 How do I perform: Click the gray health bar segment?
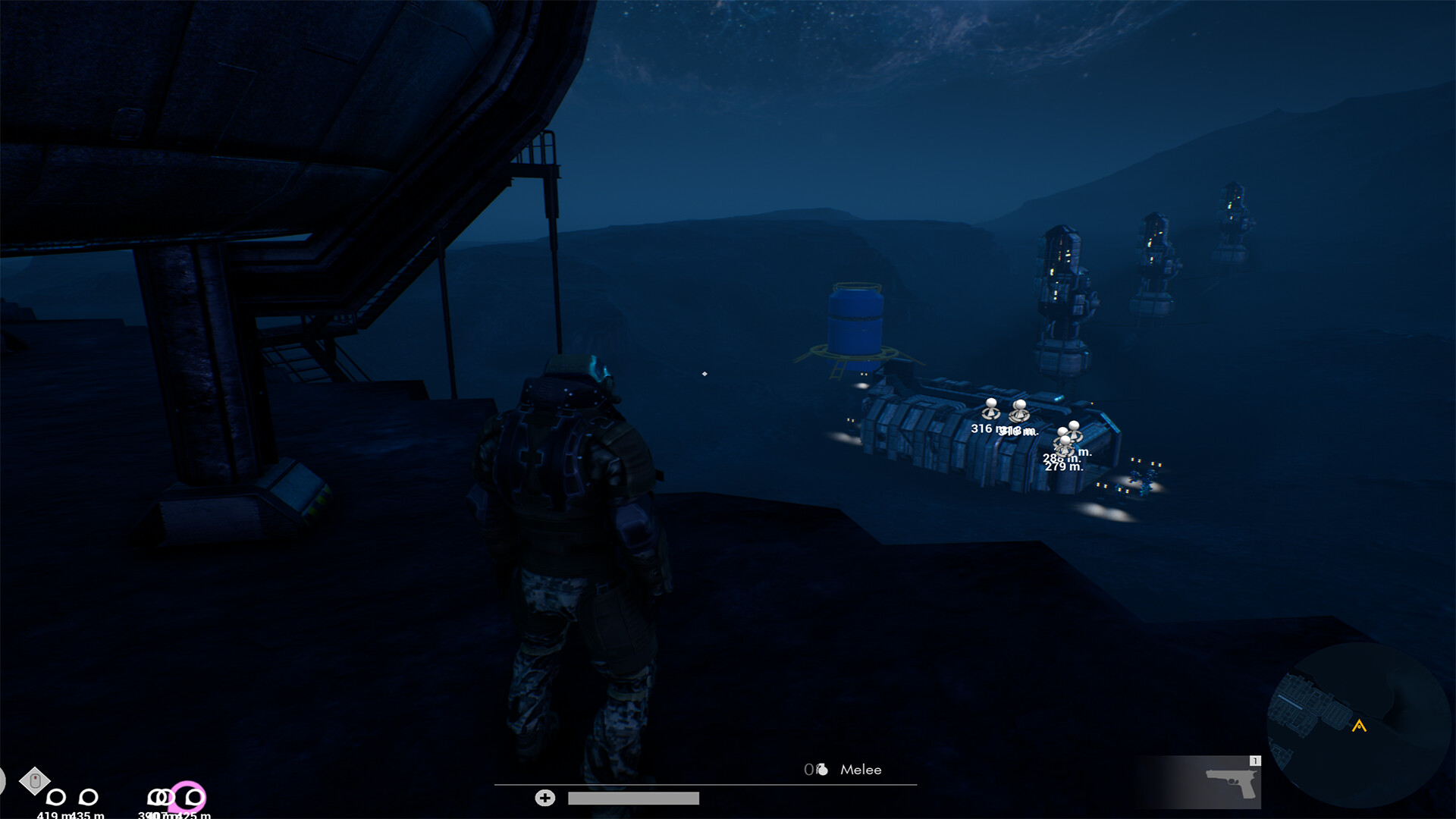coord(633,798)
